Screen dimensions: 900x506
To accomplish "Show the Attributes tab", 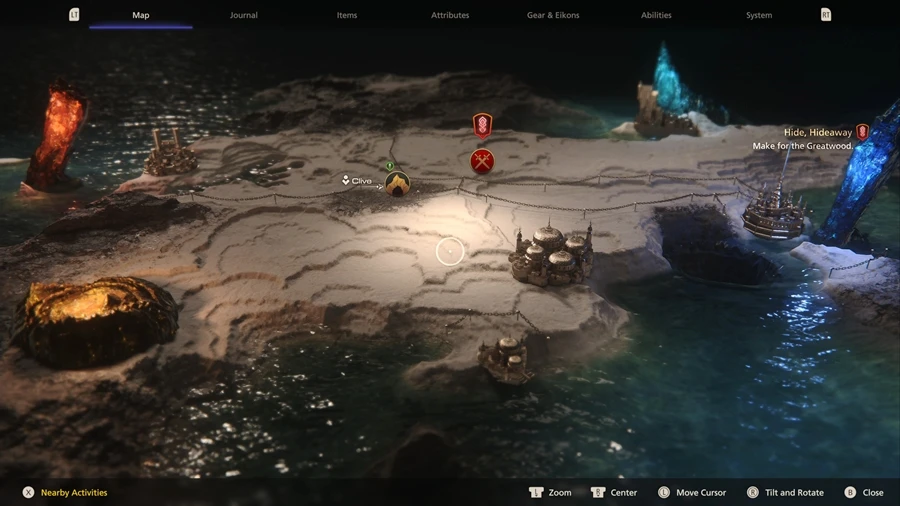I will coord(450,15).
